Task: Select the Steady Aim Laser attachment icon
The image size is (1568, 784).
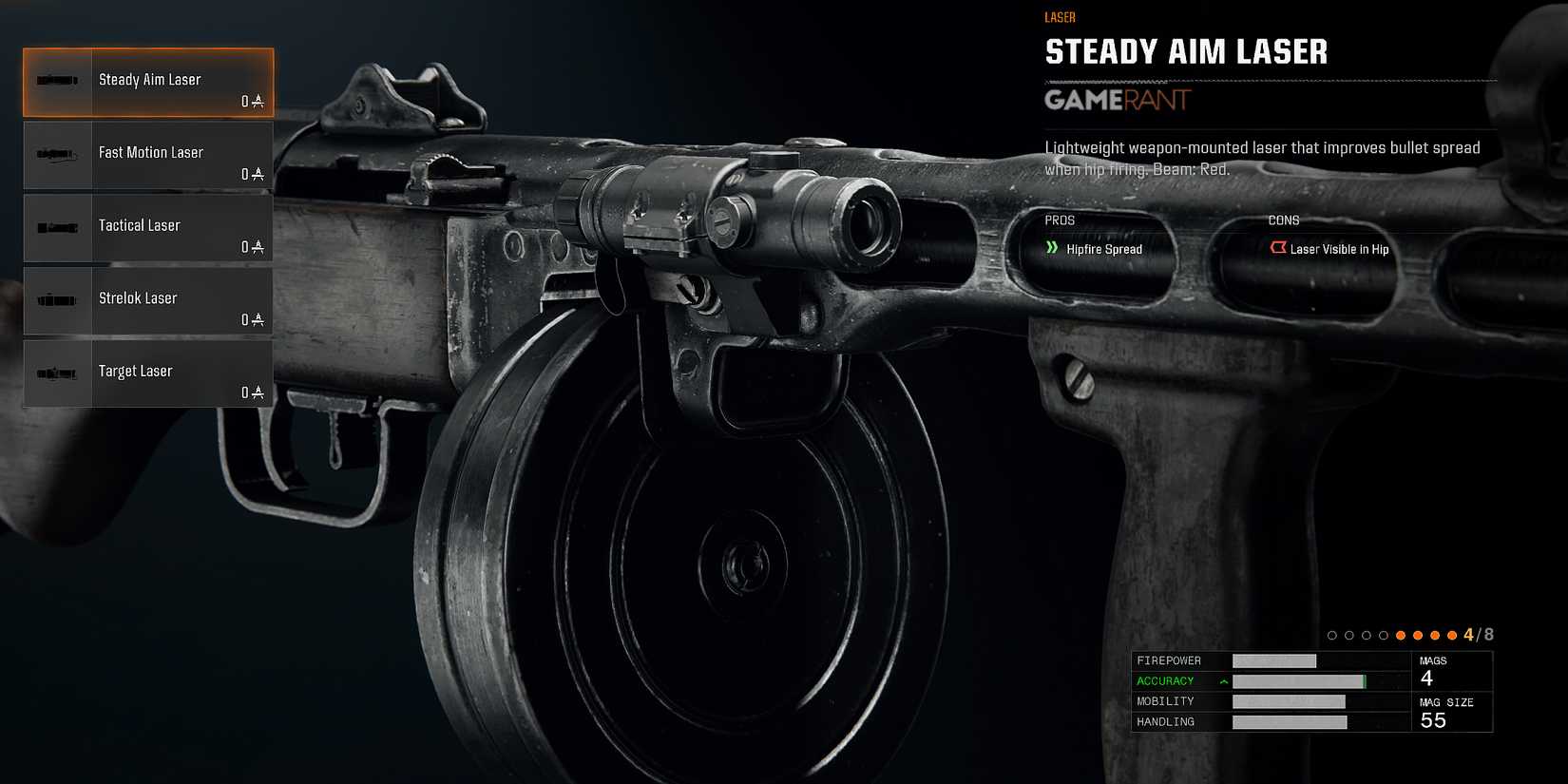Action: coord(55,82)
